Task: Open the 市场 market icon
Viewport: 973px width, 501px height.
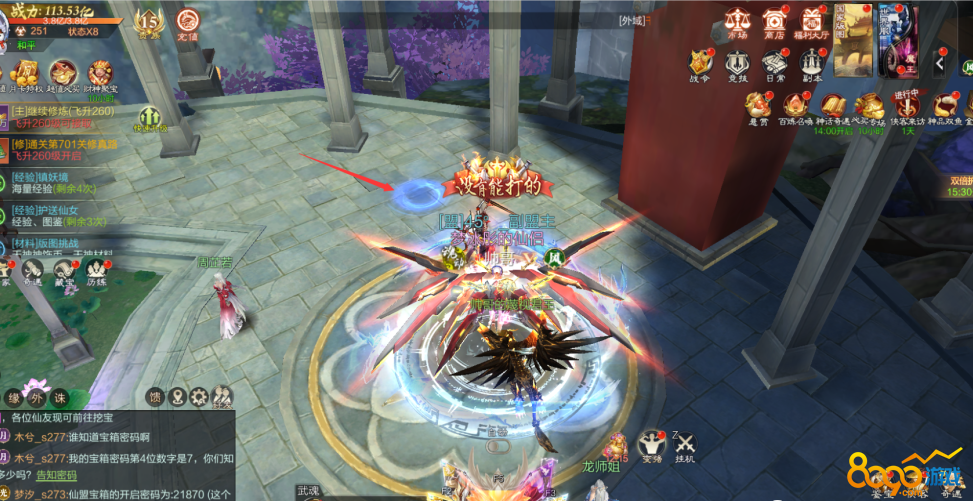Action: (737, 22)
